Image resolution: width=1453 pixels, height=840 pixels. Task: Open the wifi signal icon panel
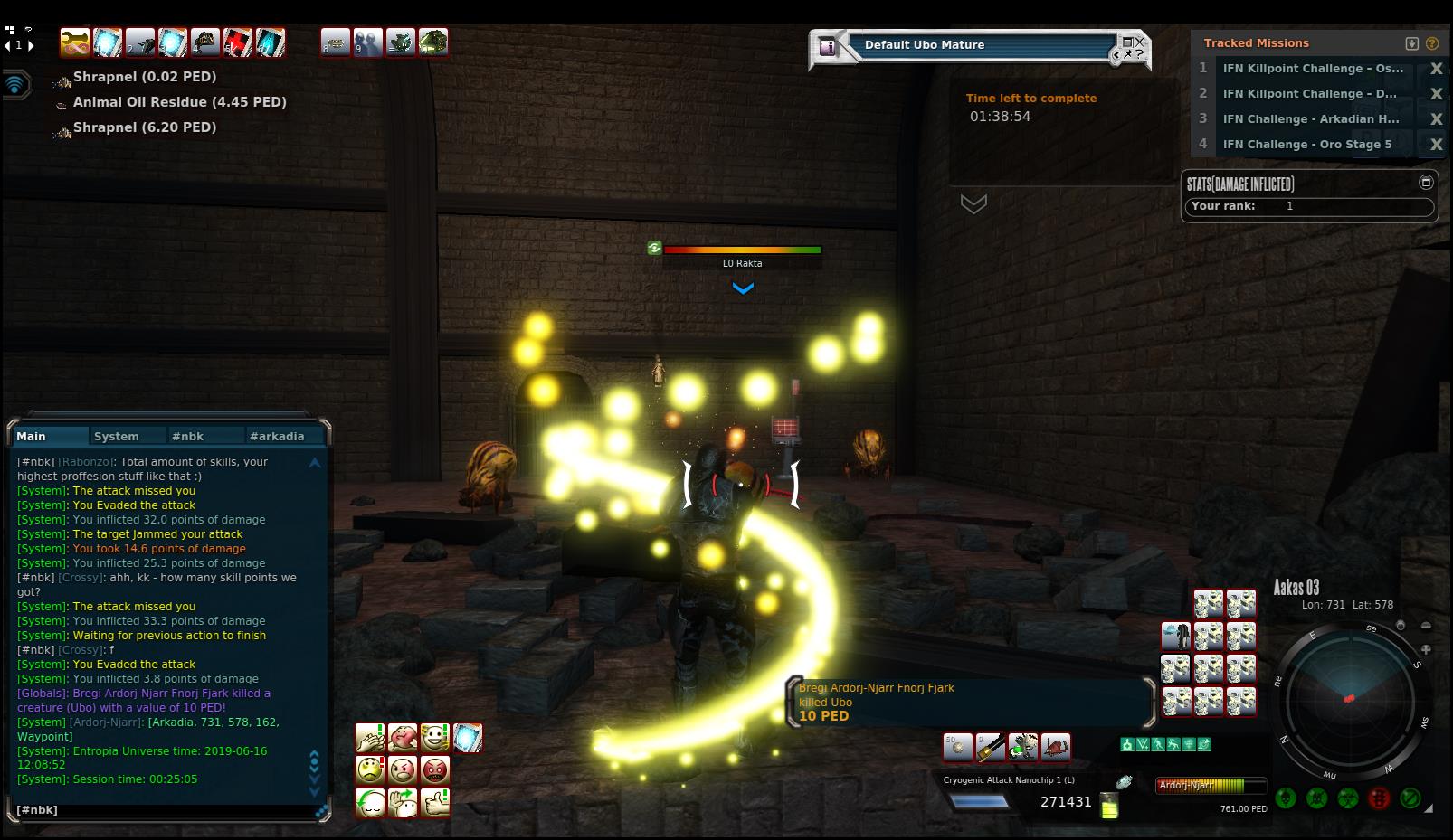[x=15, y=85]
